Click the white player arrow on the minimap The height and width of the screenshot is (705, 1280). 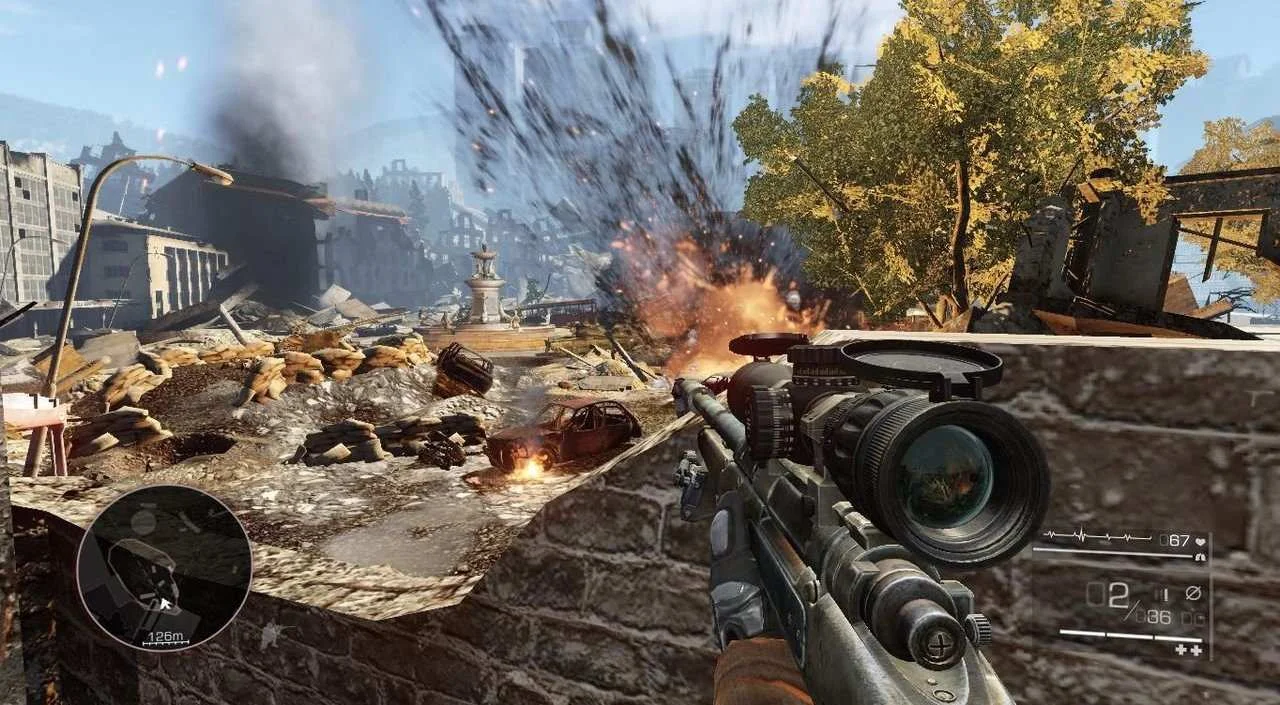pyautogui.click(x=163, y=603)
